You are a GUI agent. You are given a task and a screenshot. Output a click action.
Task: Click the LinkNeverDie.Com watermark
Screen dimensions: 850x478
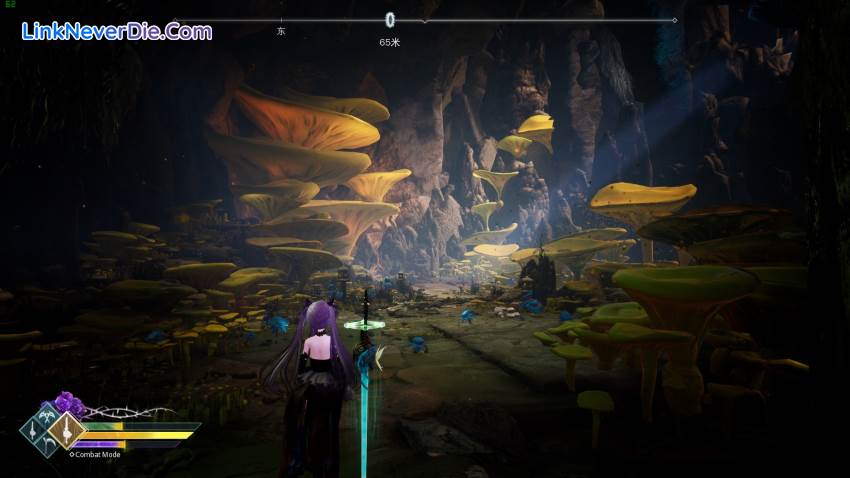point(116,31)
